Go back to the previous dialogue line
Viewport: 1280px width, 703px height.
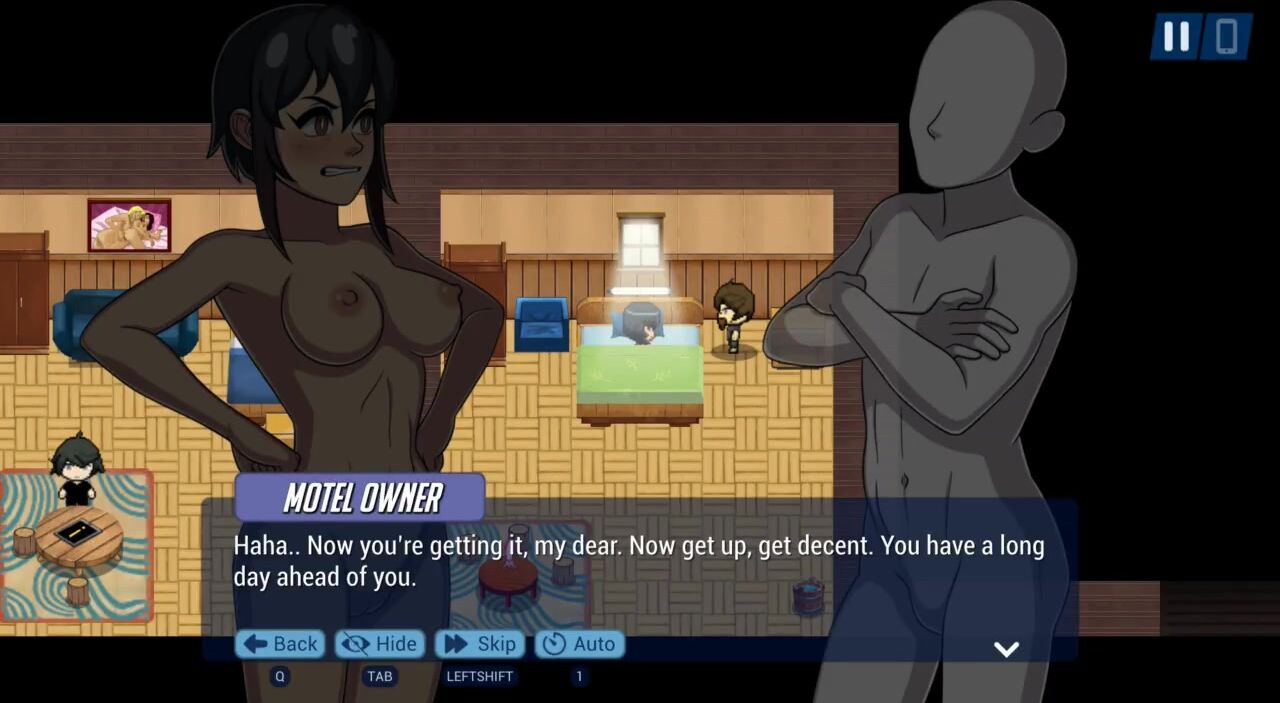tap(280, 644)
